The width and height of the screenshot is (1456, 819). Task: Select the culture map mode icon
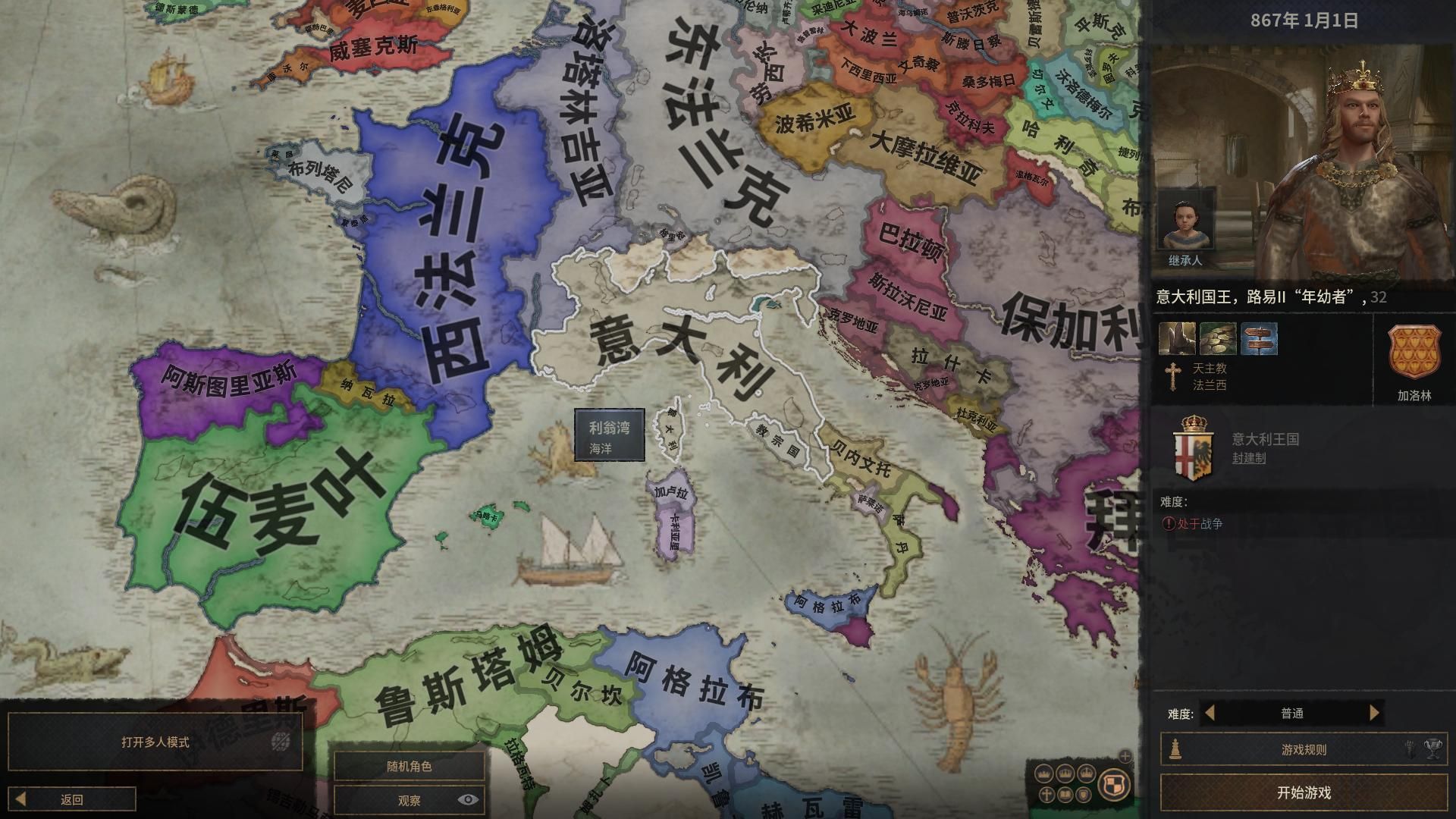[x=1065, y=795]
